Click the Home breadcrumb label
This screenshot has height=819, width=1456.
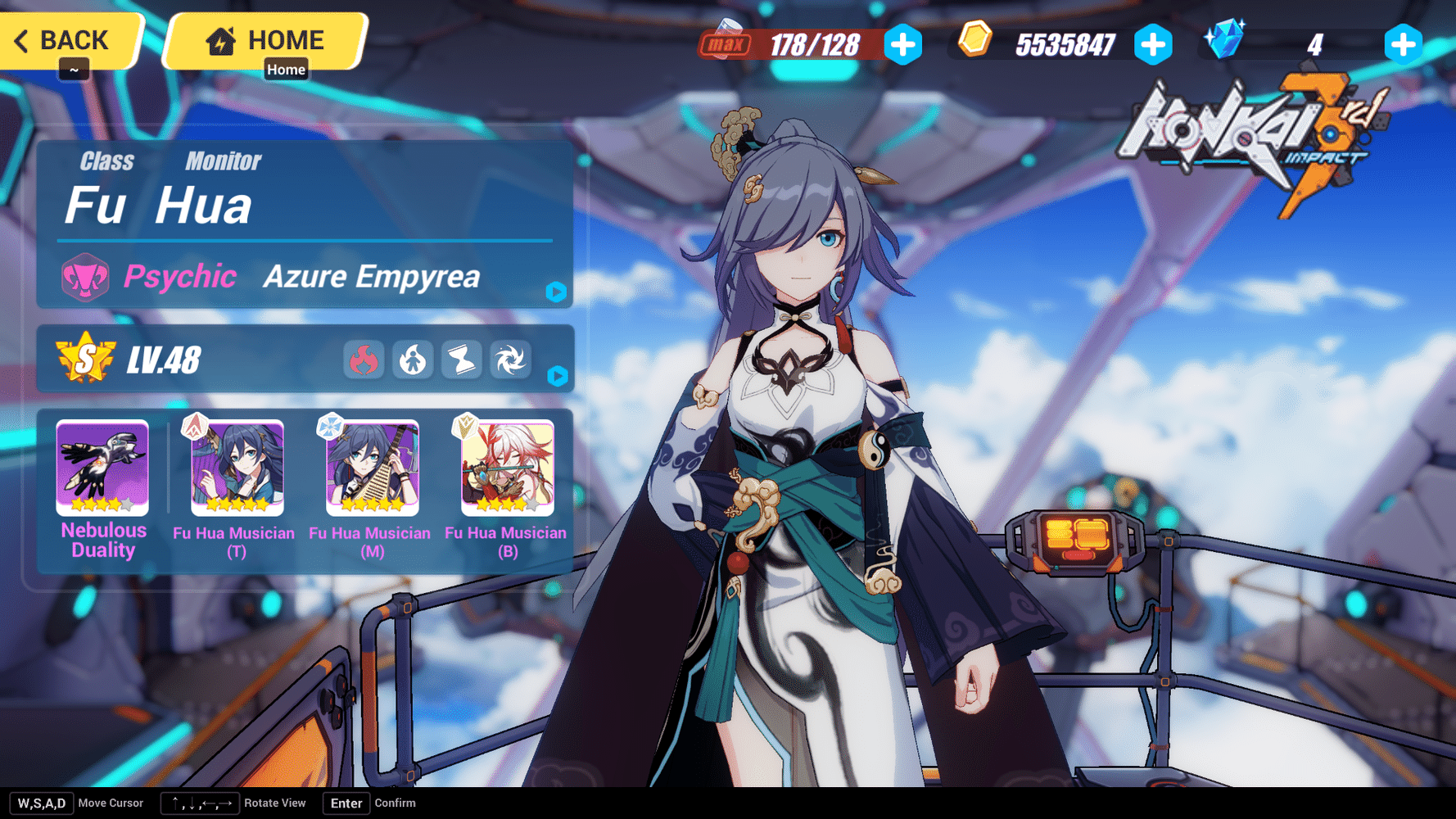(x=286, y=70)
